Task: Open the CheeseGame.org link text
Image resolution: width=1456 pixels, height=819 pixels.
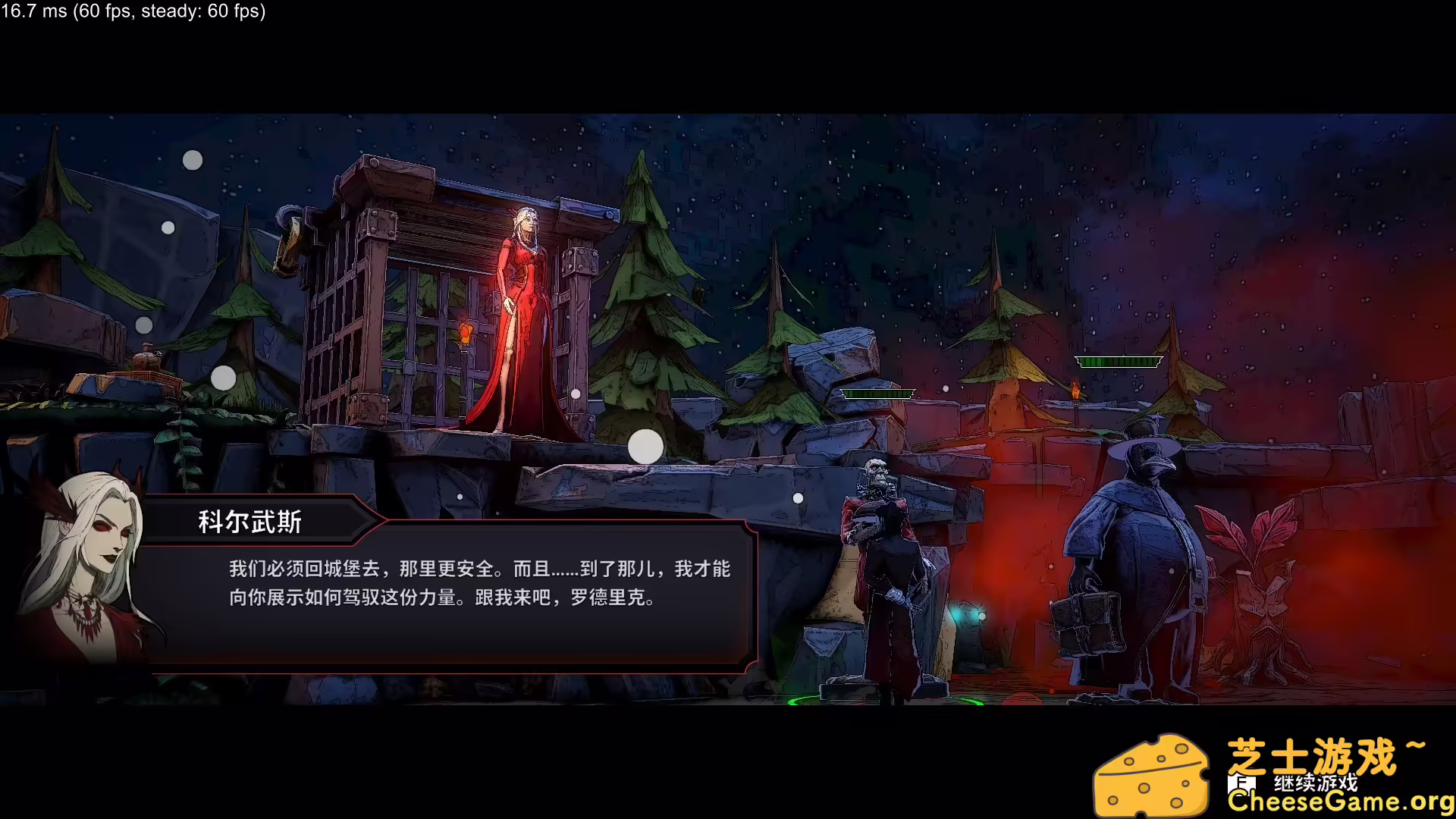Action: pyautogui.click(x=1342, y=802)
